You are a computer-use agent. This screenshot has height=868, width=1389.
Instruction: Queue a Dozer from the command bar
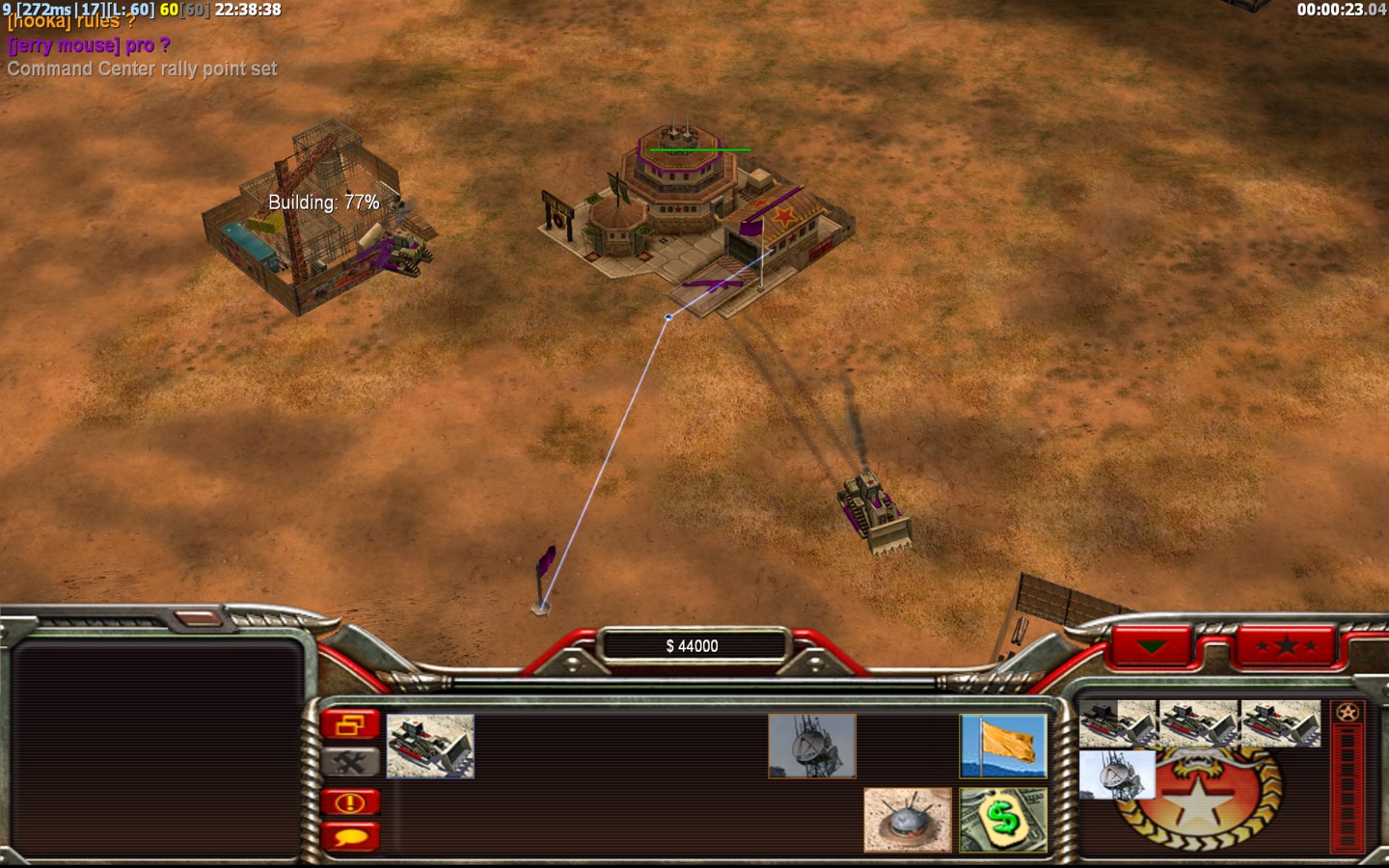pos(430,746)
